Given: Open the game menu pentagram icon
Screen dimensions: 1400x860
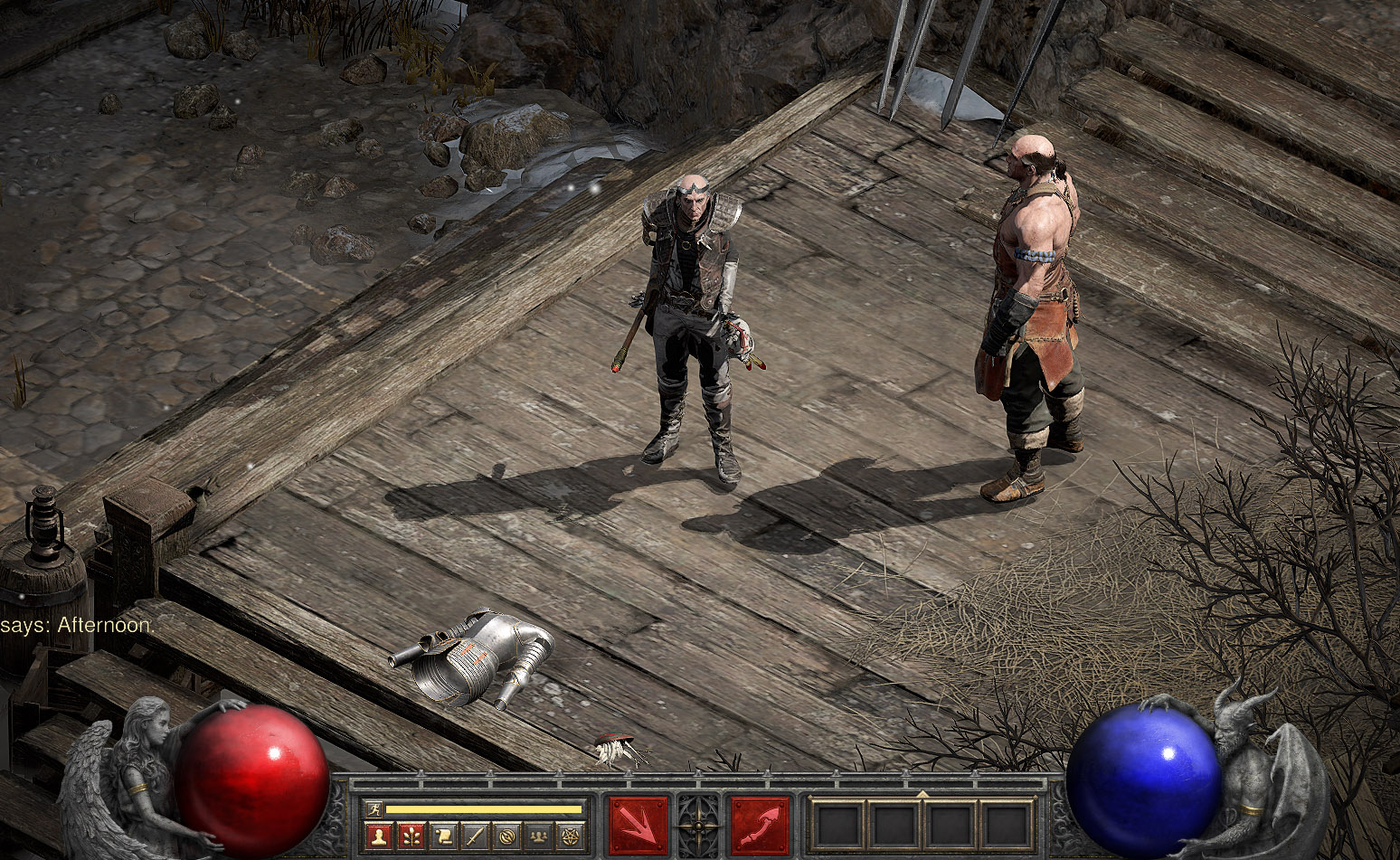Looking at the screenshot, I should [x=569, y=836].
